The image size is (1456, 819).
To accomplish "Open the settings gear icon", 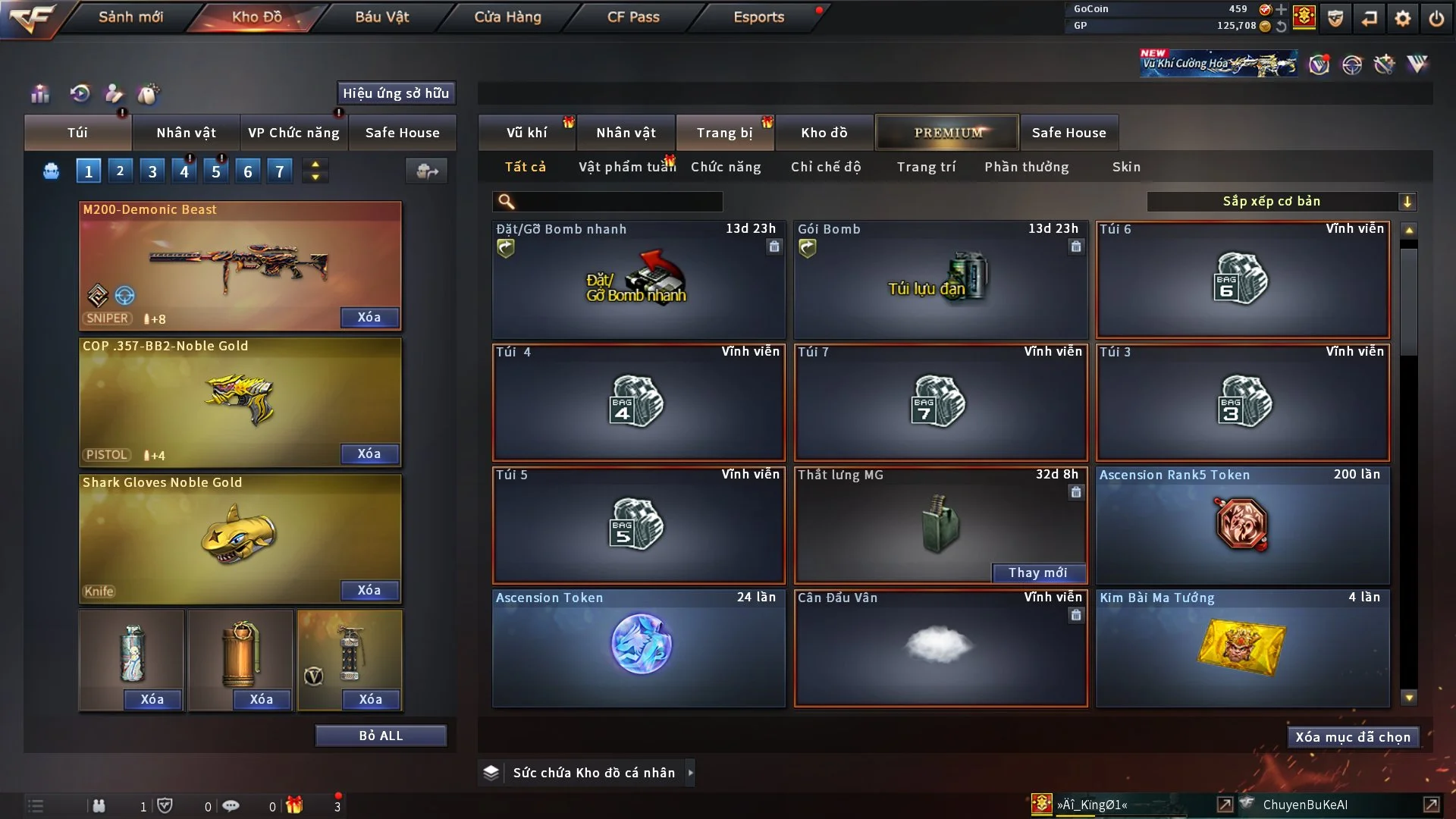I will (1402, 18).
